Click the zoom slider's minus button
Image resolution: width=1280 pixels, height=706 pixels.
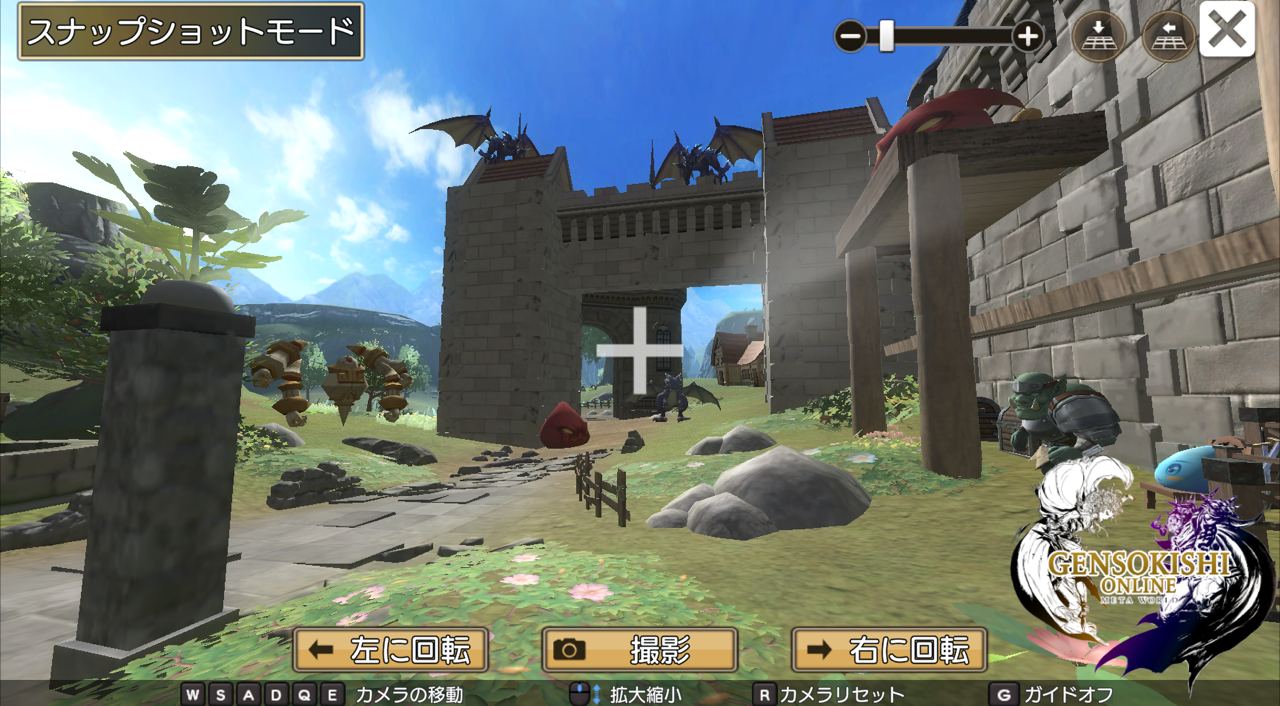click(x=850, y=37)
